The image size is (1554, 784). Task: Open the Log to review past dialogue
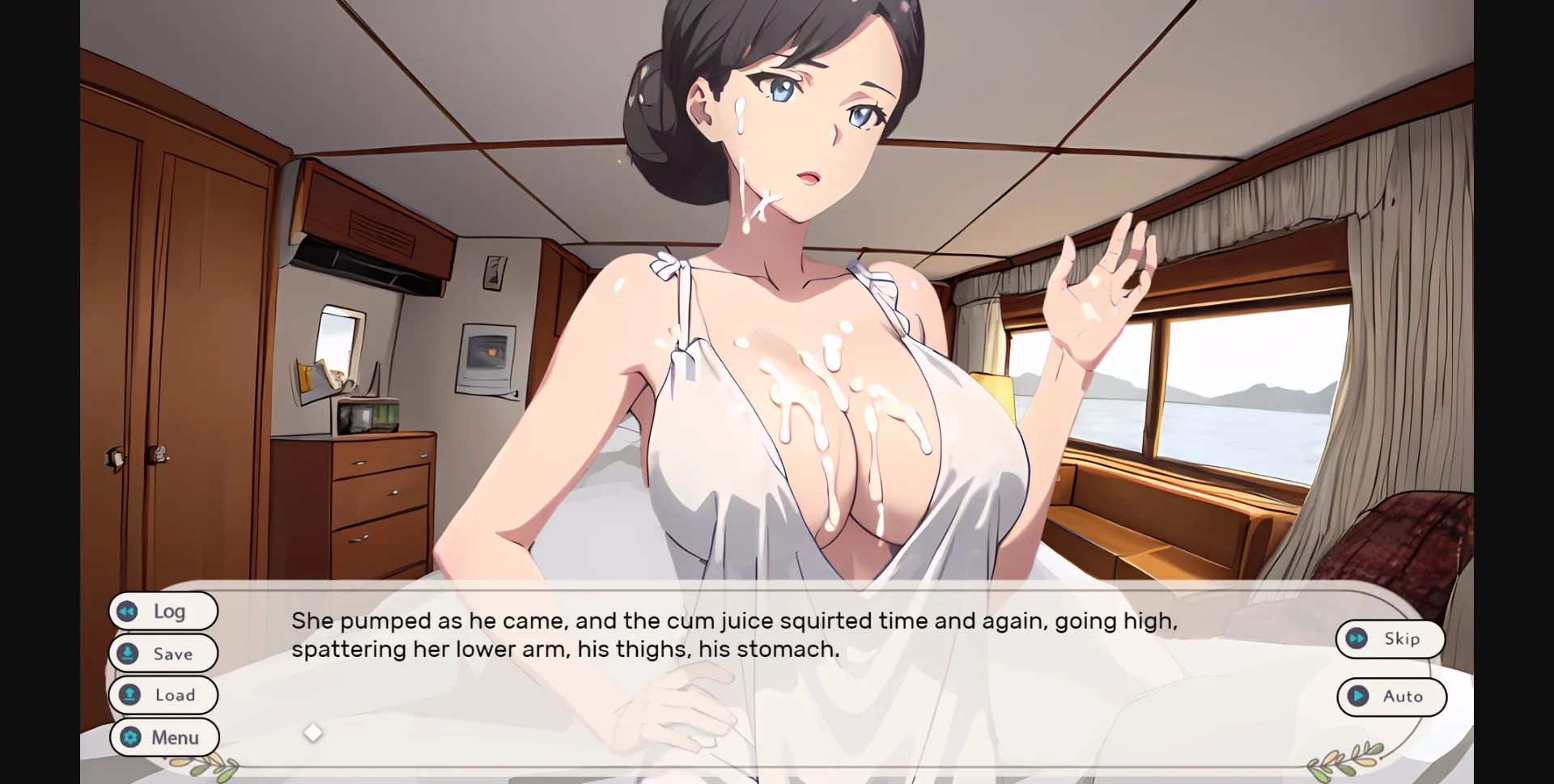[x=163, y=611]
